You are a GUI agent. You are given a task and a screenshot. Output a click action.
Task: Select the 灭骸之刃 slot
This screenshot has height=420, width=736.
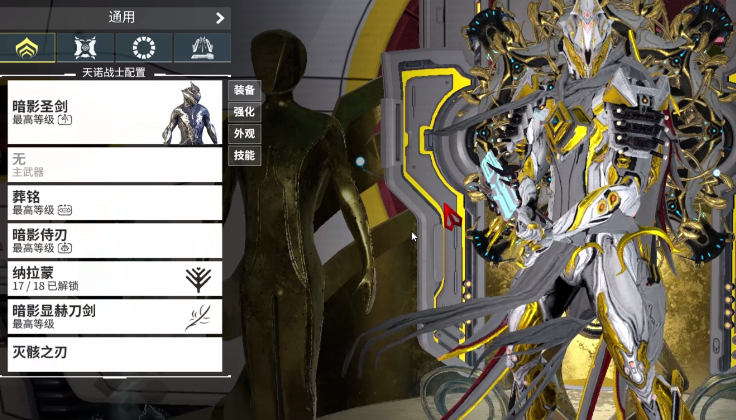(115, 354)
